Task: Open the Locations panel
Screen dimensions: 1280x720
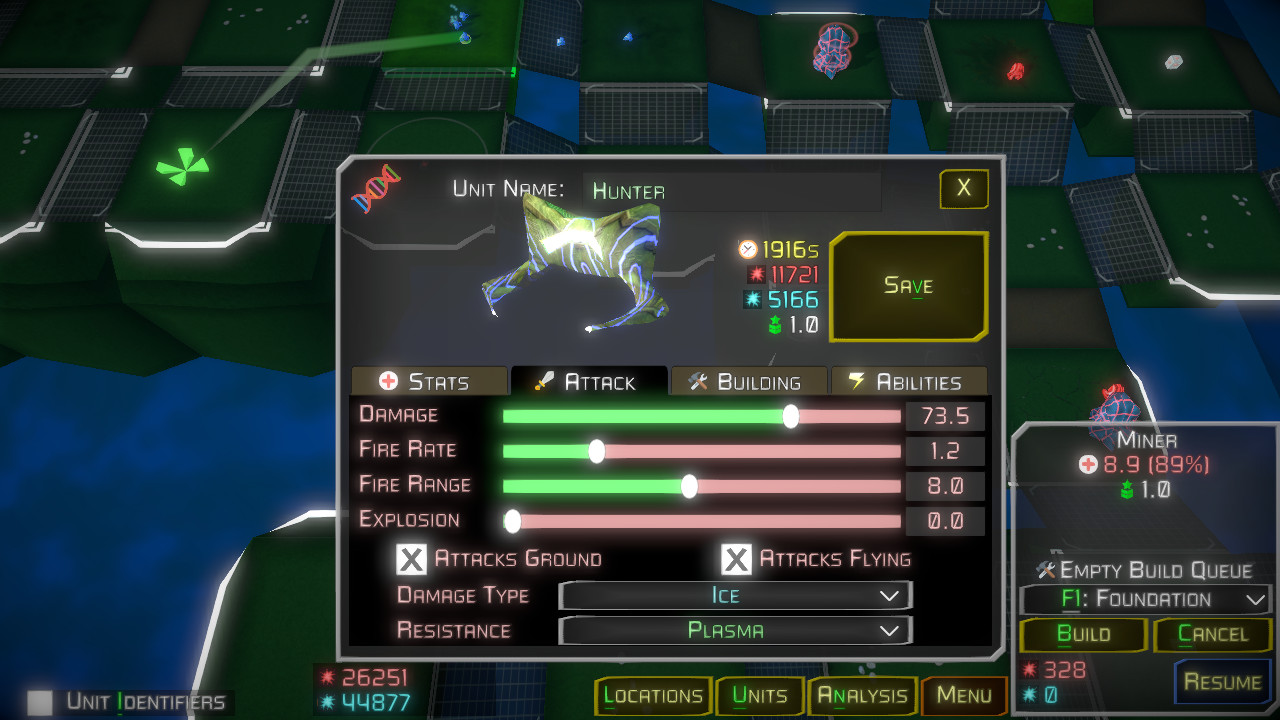Action: (653, 696)
